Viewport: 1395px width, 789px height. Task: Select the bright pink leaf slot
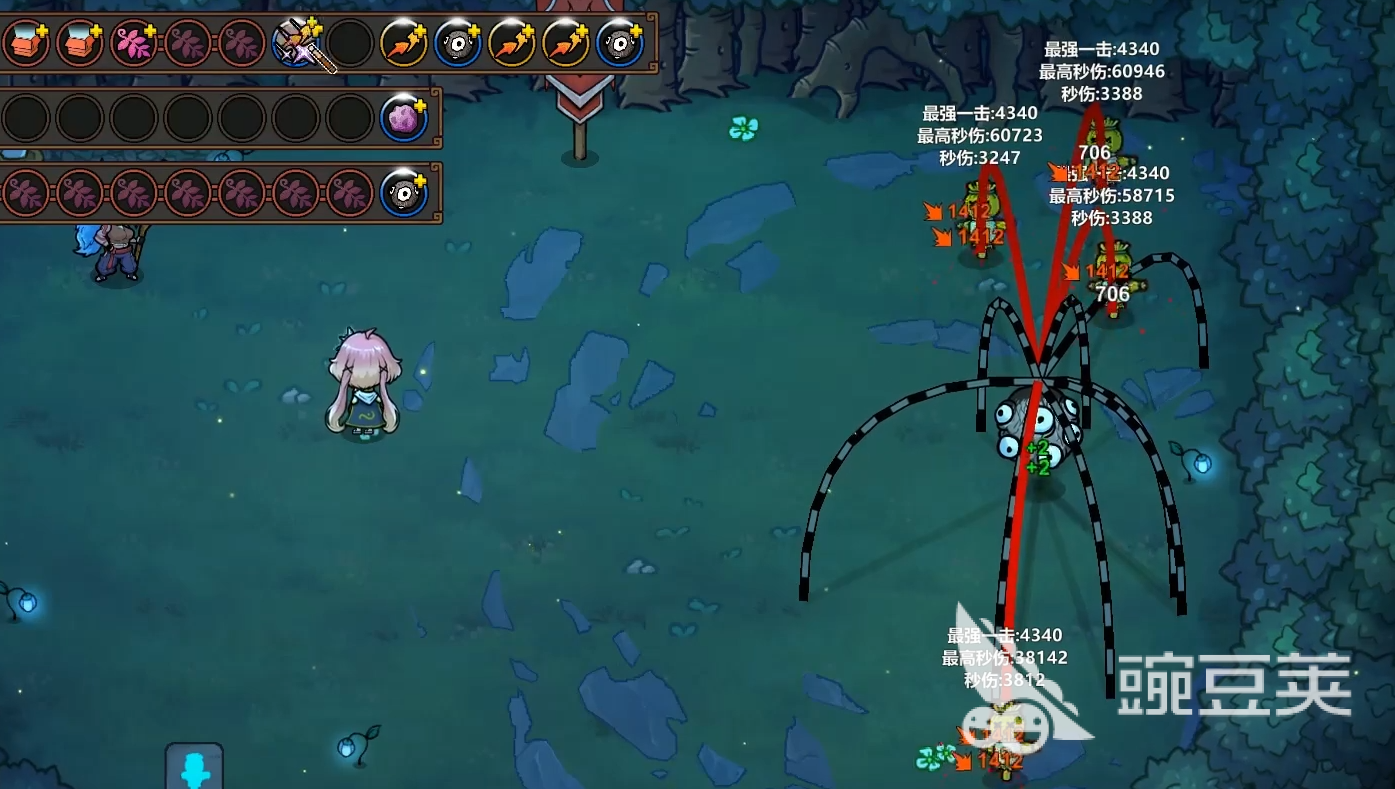coord(134,44)
